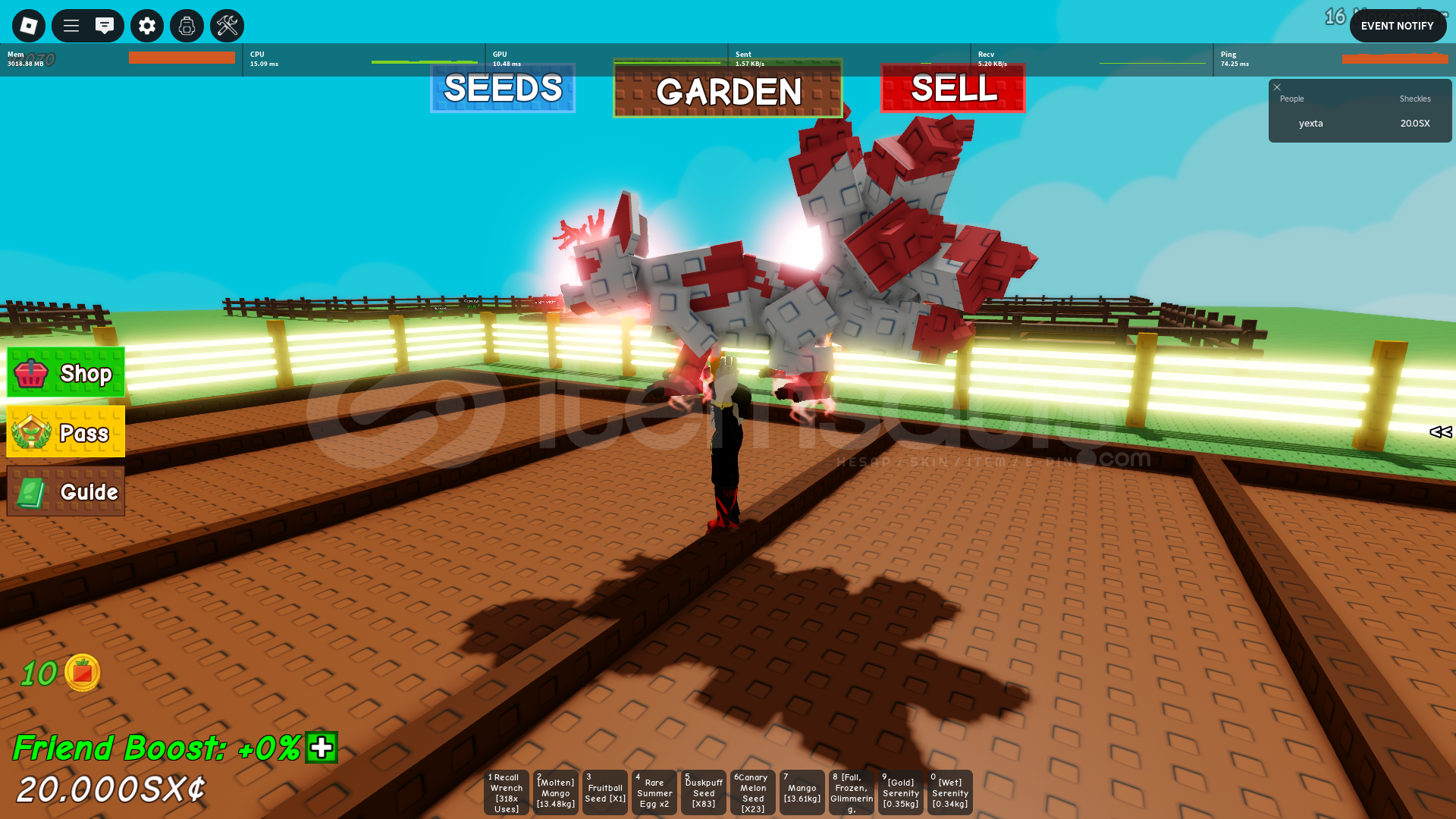Open the backpack inventory icon
1456x819 pixels.
(187, 25)
